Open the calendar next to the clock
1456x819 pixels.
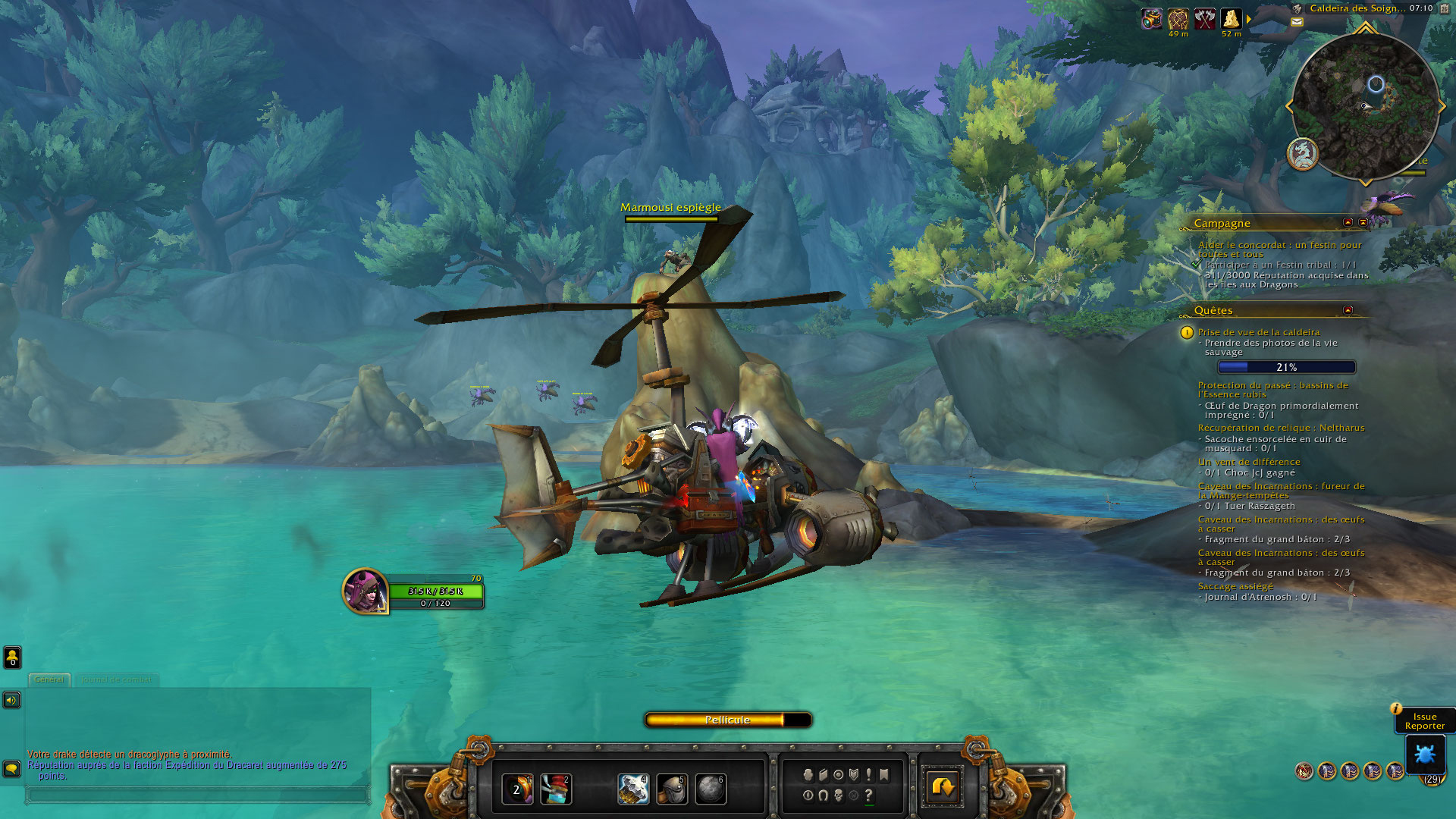[x=1444, y=8]
